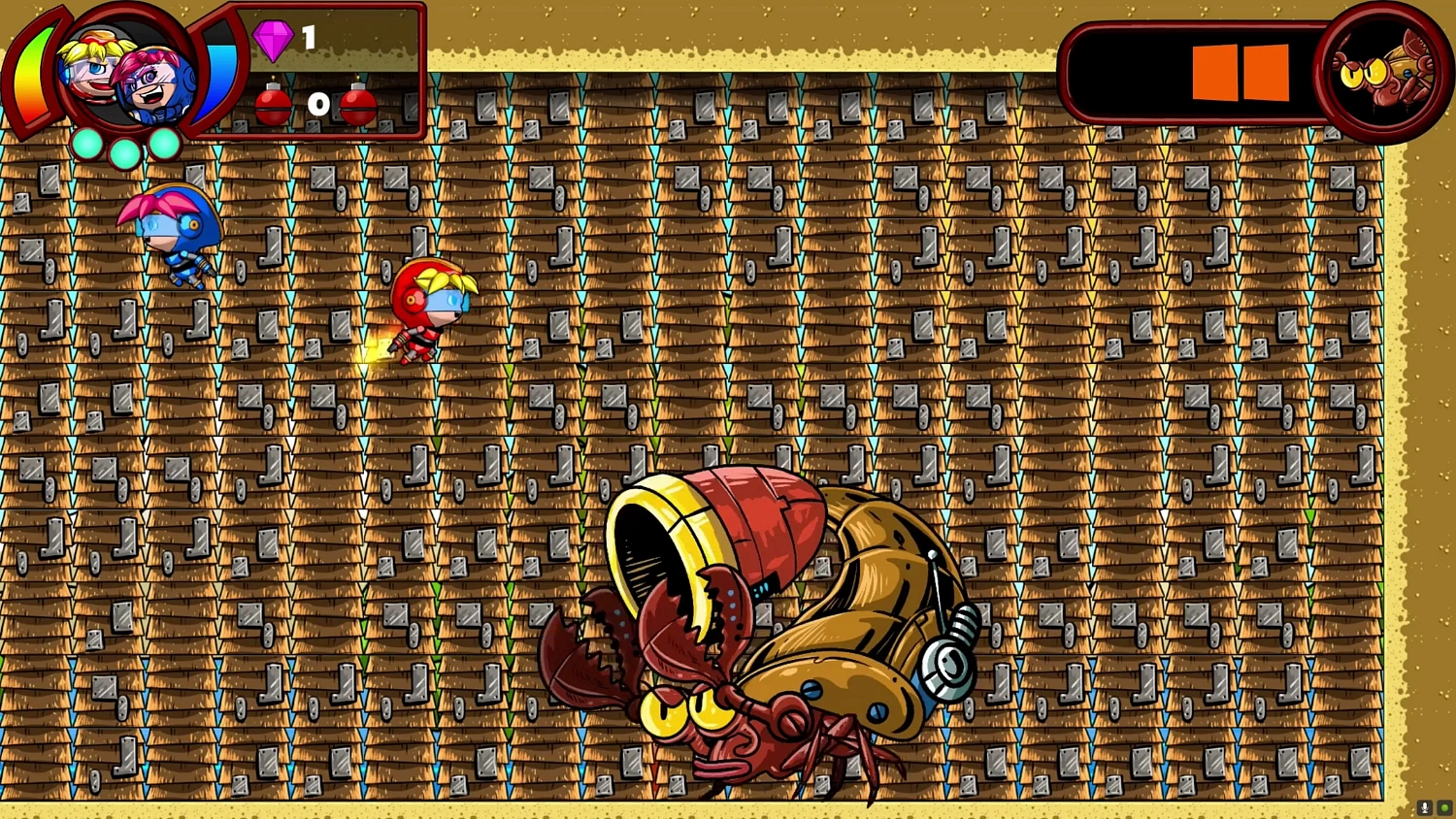Toggle the first green life orb
The image size is (1456, 819).
(88, 146)
